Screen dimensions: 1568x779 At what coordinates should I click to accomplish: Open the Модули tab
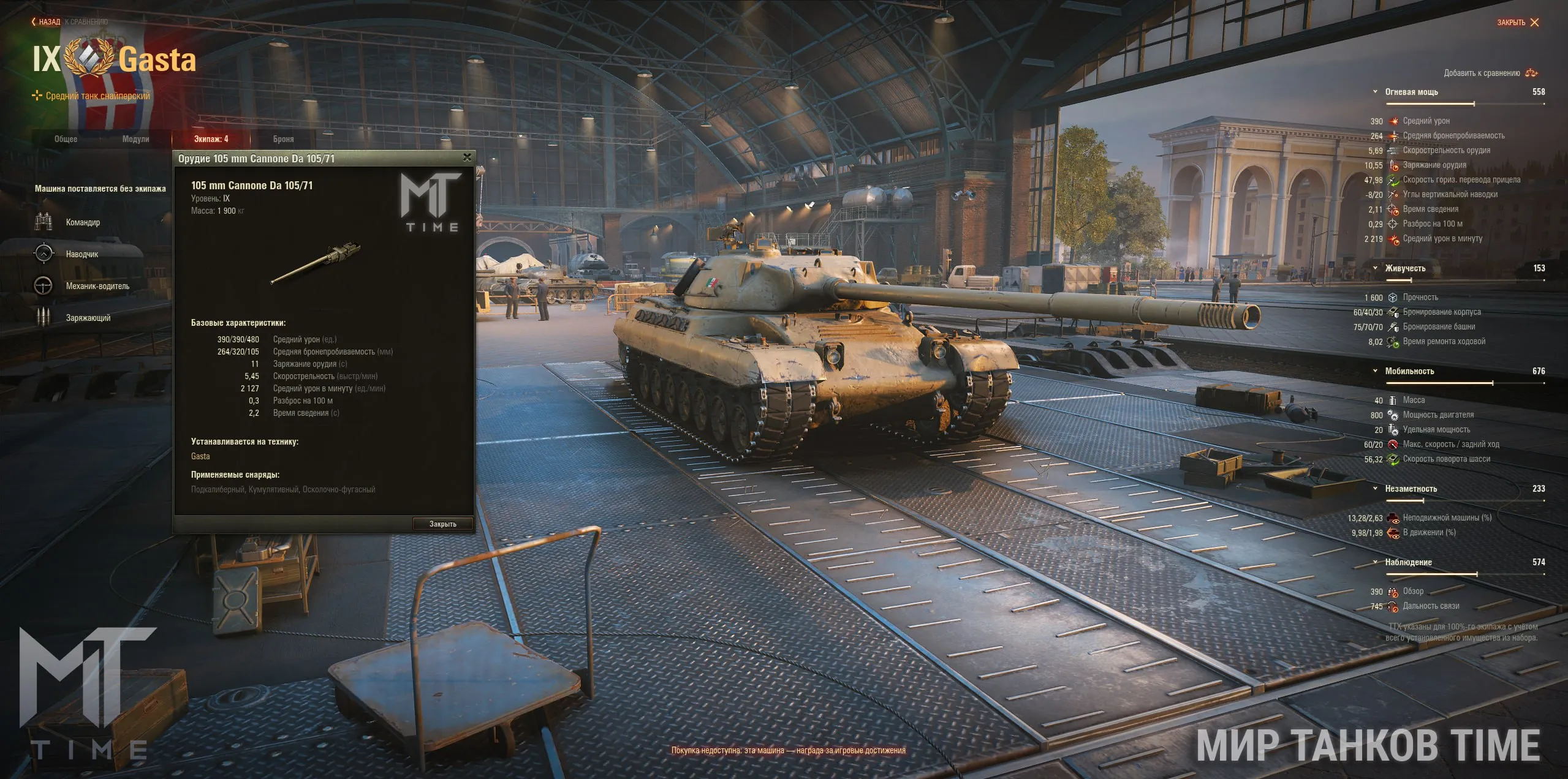135,139
